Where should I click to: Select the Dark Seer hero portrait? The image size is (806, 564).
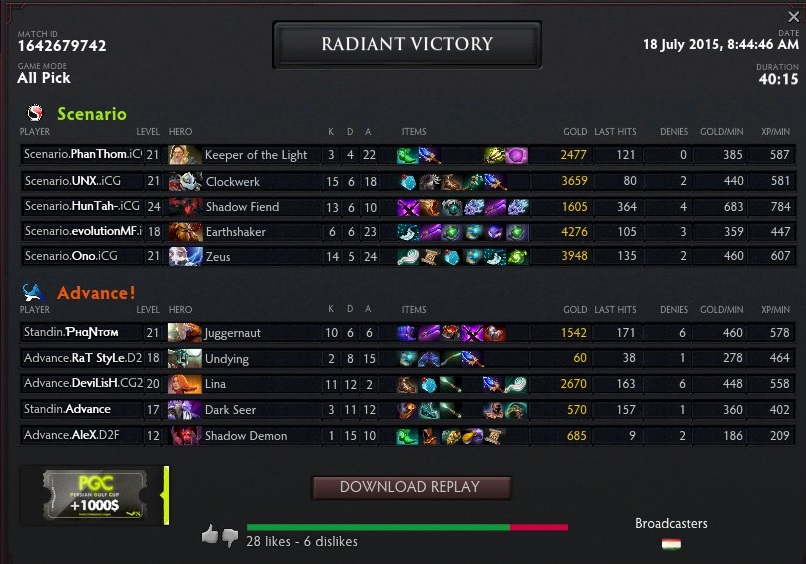(x=185, y=410)
